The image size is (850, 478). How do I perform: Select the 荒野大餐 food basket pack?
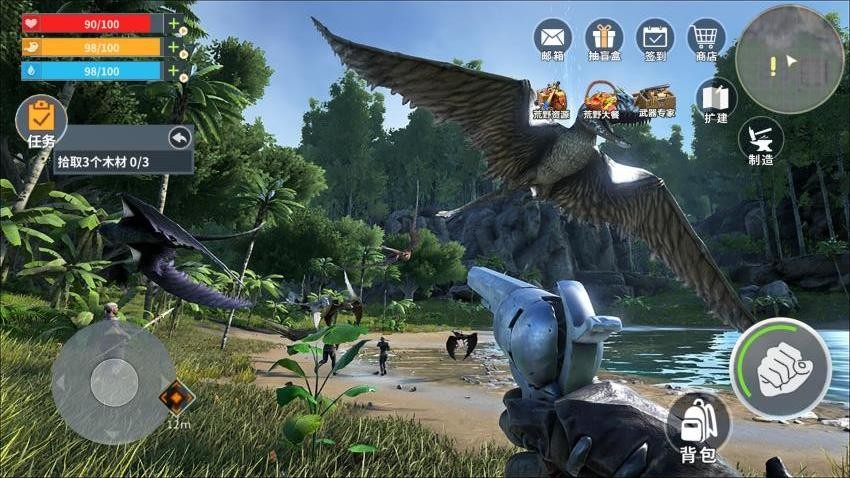click(x=602, y=100)
